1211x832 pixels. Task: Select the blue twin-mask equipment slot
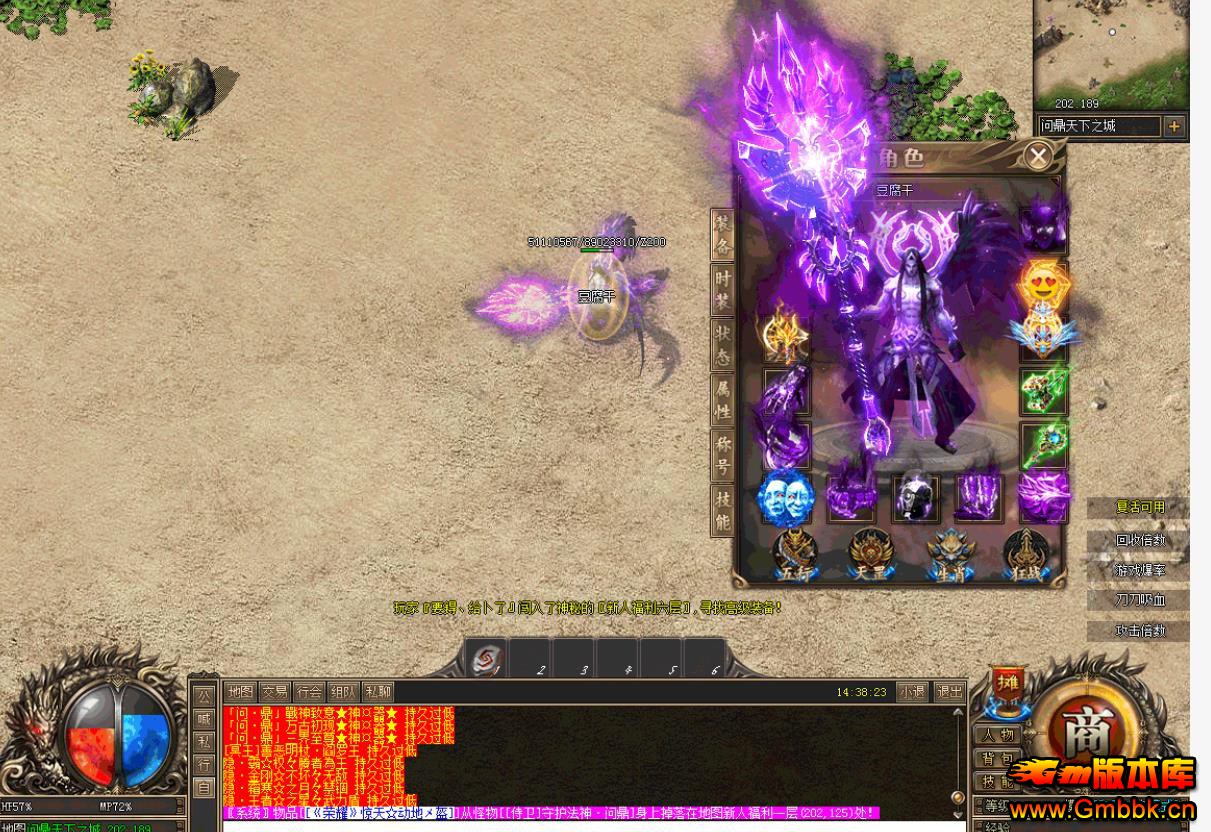coord(786,497)
